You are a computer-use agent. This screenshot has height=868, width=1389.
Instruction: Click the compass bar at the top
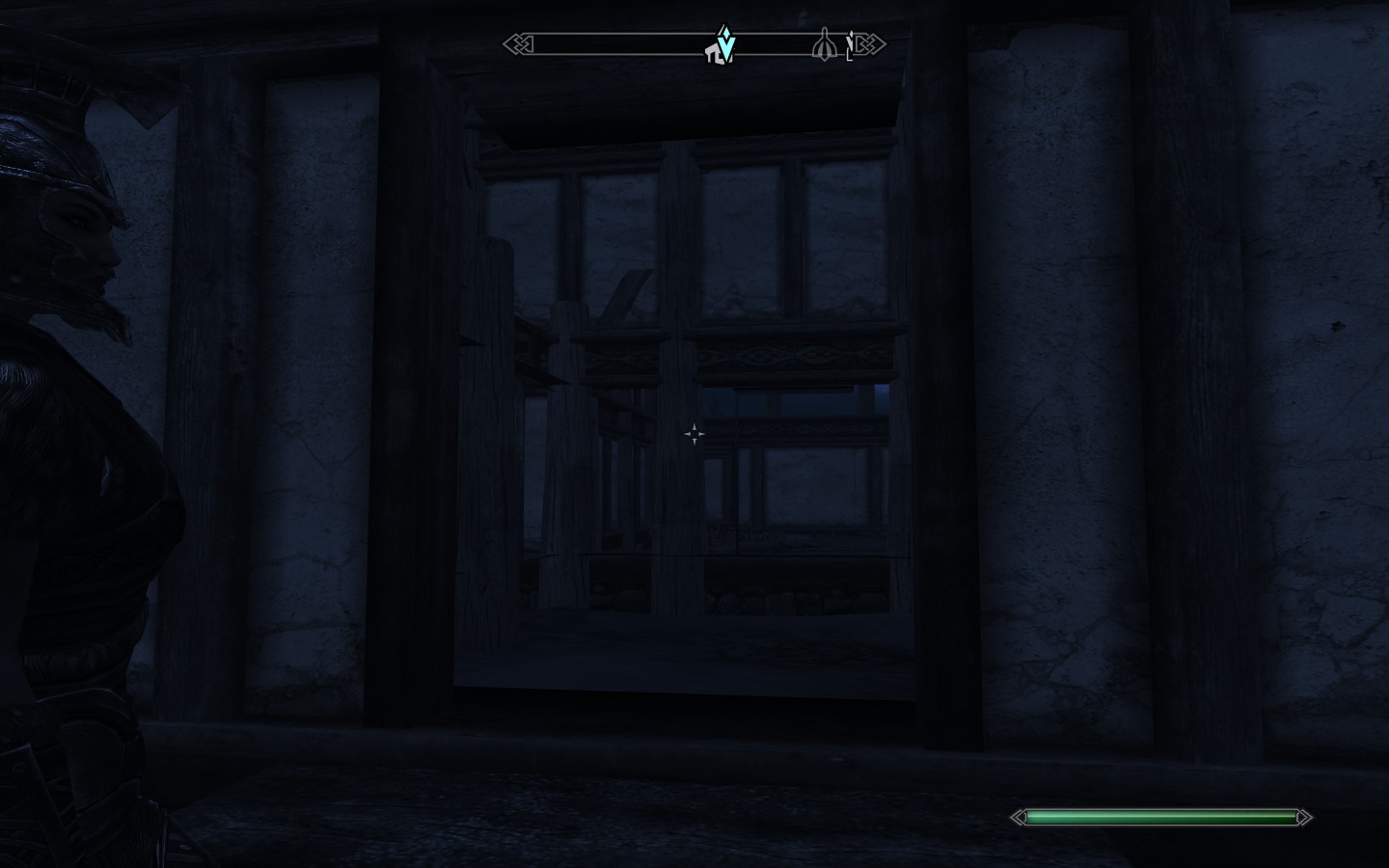click(x=694, y=43)
